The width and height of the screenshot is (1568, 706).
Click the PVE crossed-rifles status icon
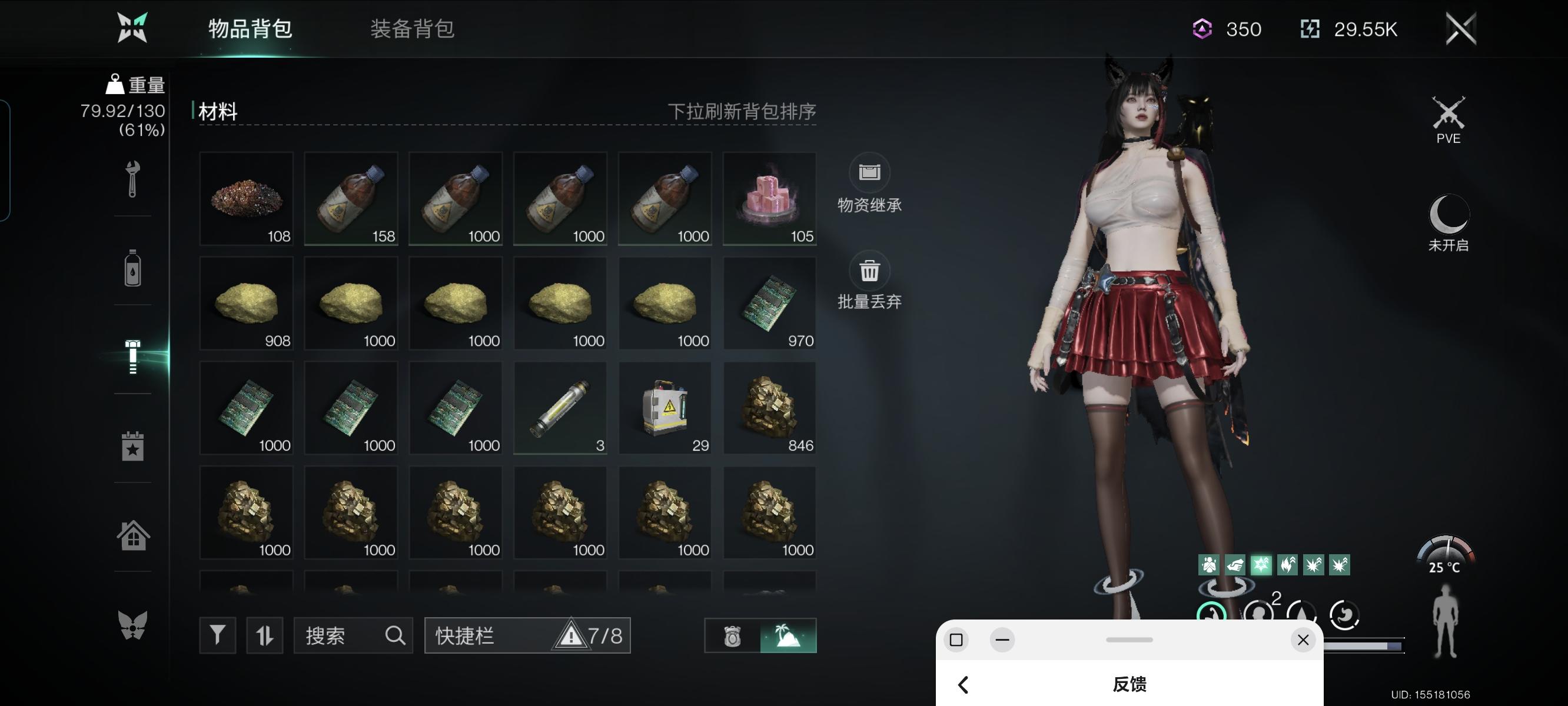coord(1448,112)
